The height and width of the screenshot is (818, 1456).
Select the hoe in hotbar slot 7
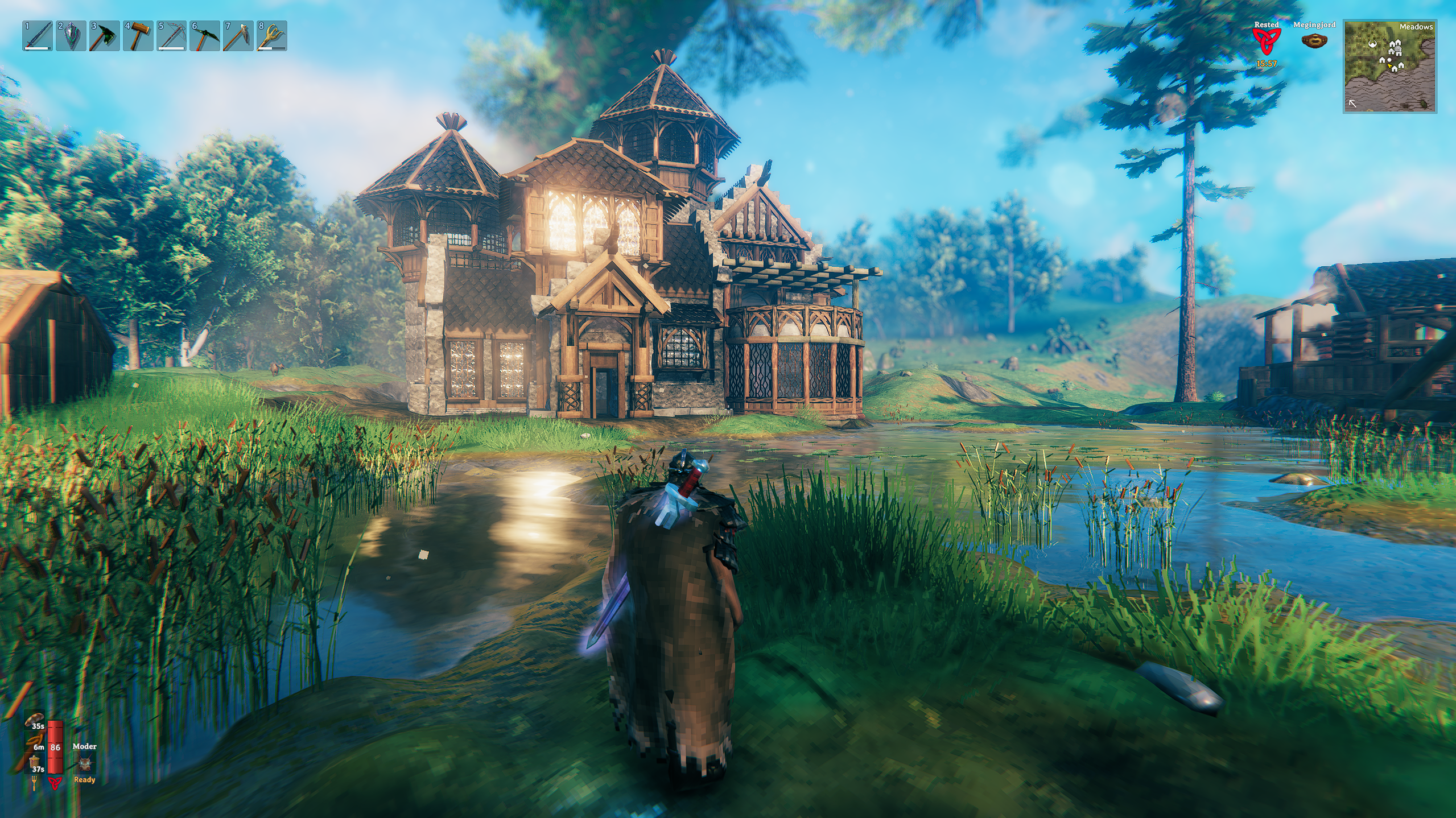point(238,36)
